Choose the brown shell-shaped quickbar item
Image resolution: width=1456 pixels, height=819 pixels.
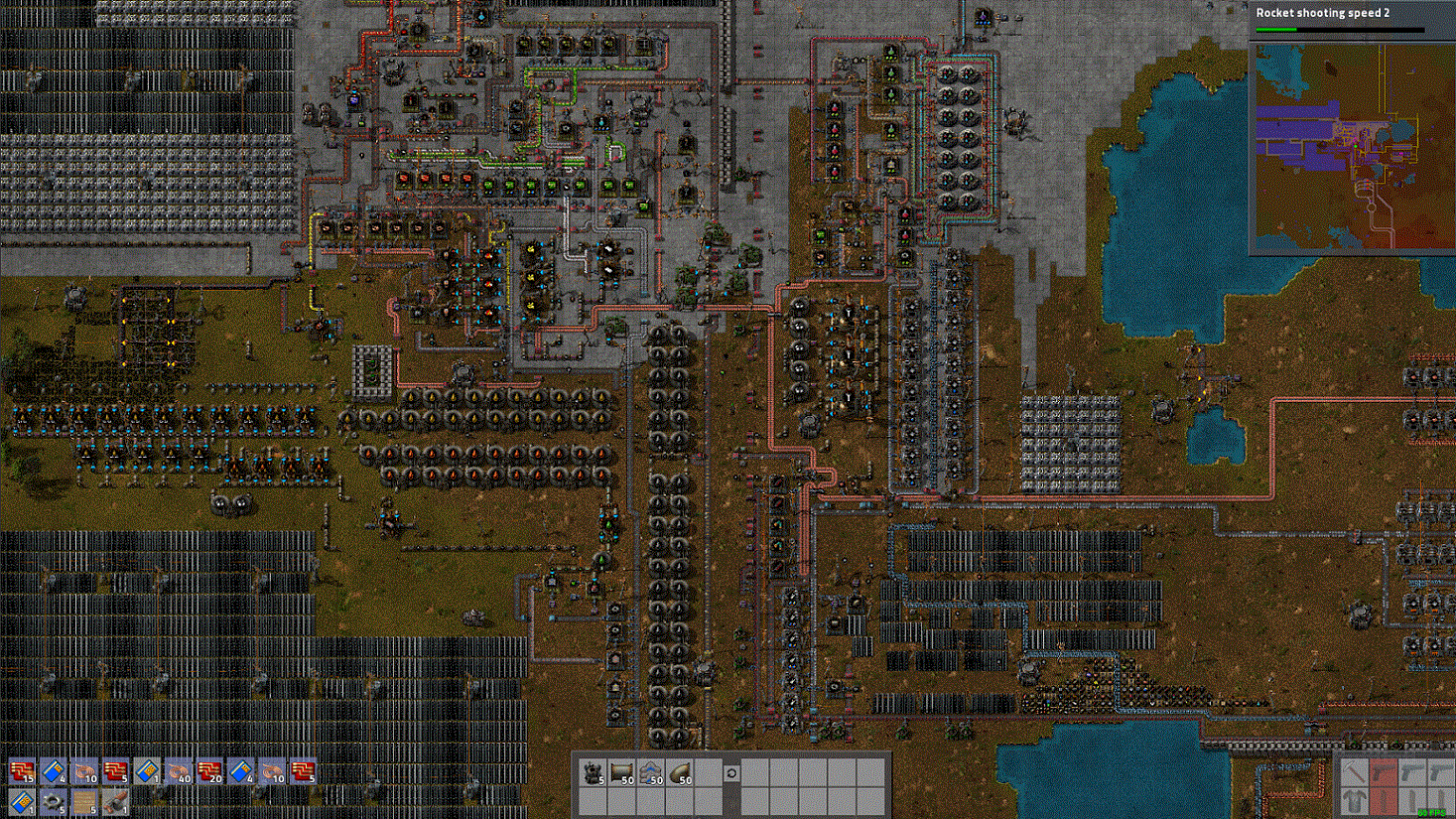[681, 772]
